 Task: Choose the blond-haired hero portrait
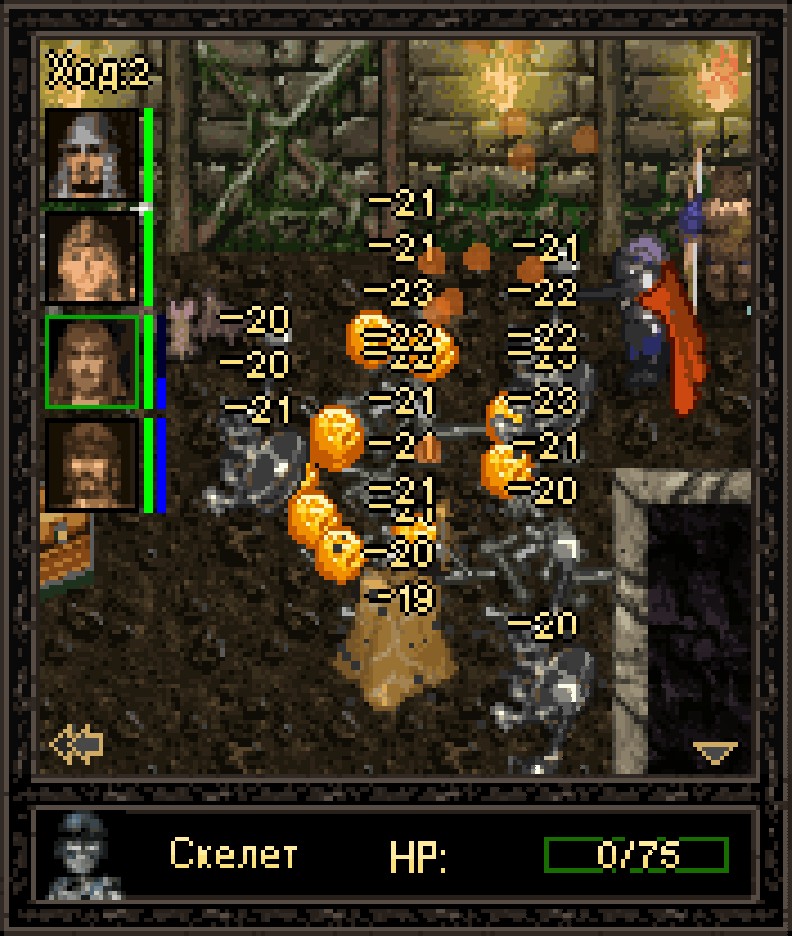point(91,258)
